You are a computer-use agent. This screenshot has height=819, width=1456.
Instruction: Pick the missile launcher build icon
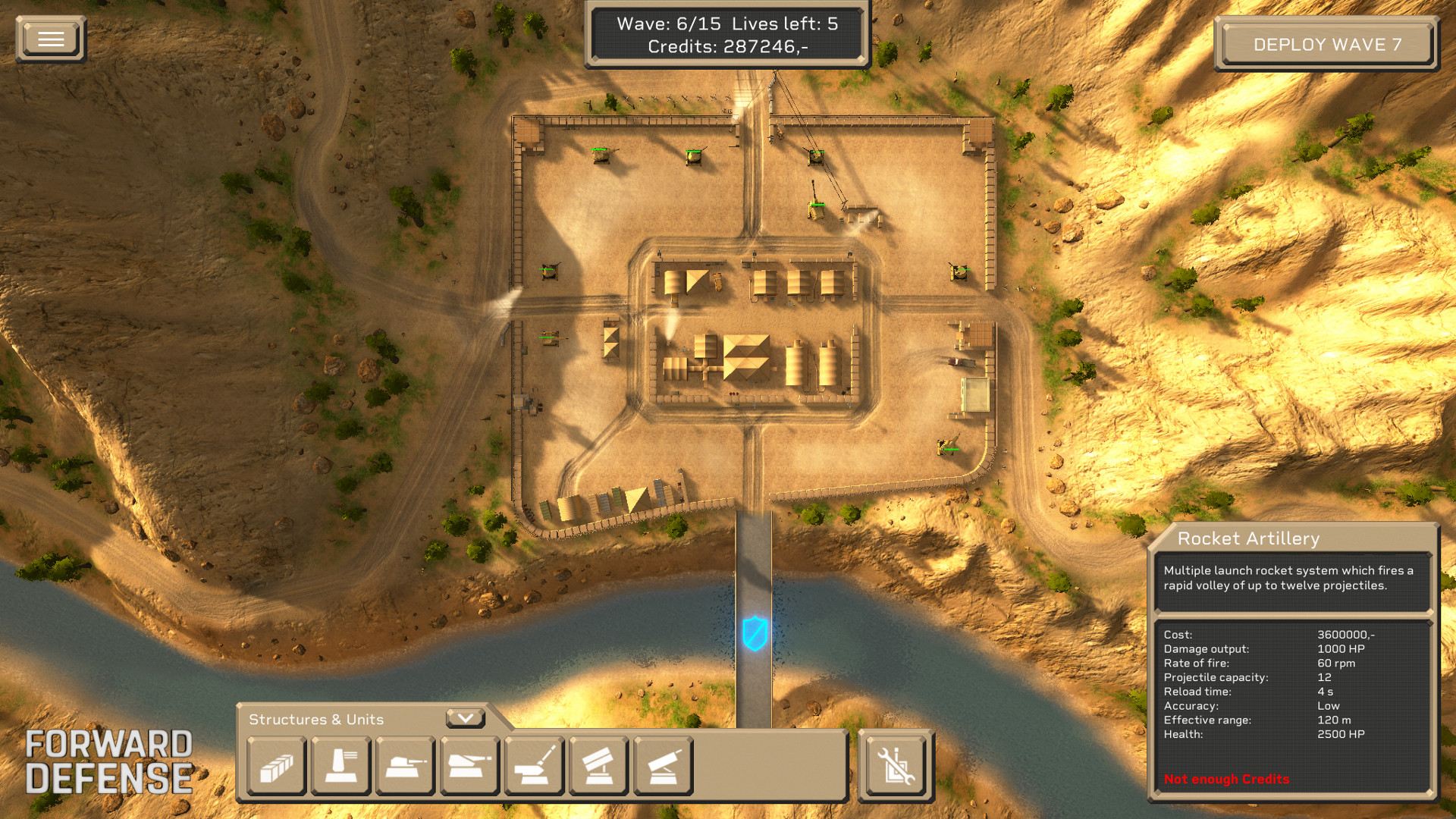click(598, 766)
